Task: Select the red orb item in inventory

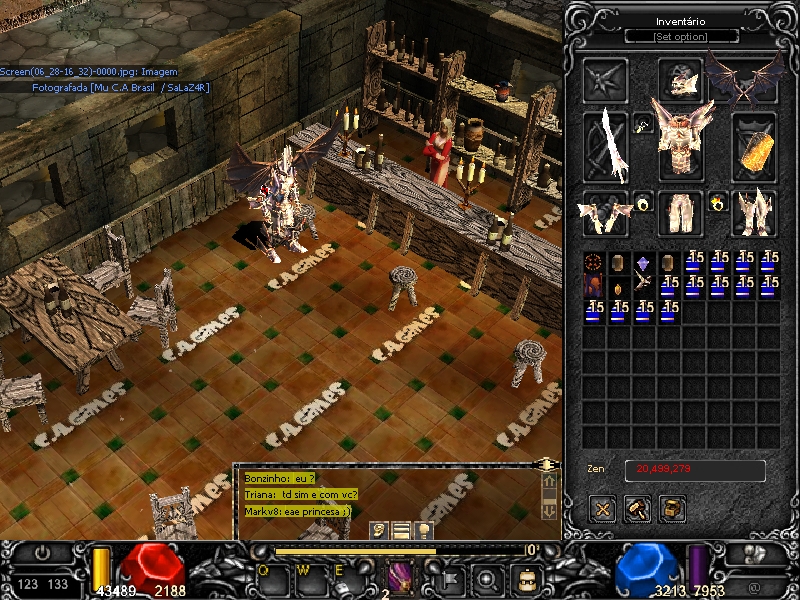Action: (594, 262)
